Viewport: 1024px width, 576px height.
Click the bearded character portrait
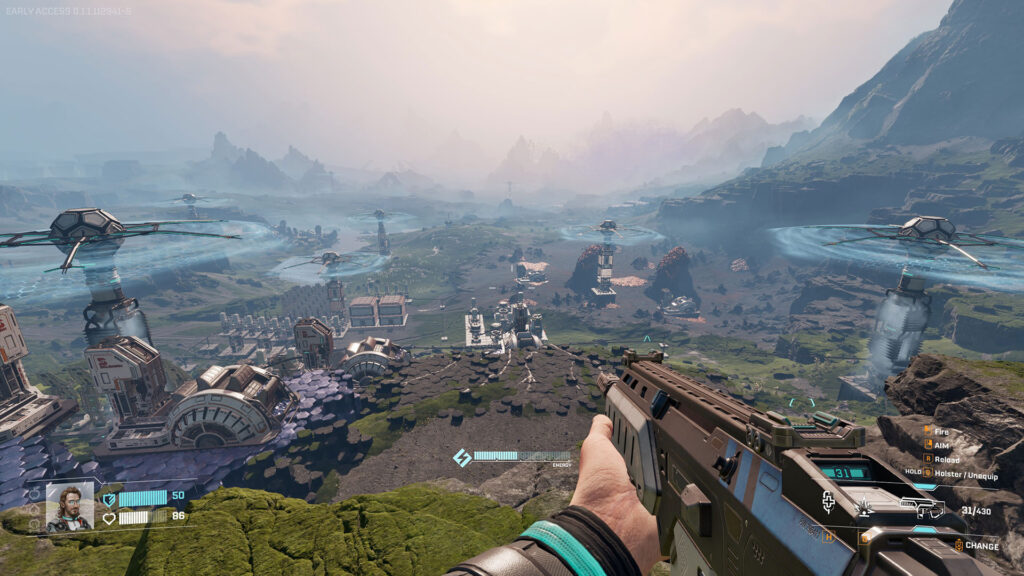[x=69, y=507]
